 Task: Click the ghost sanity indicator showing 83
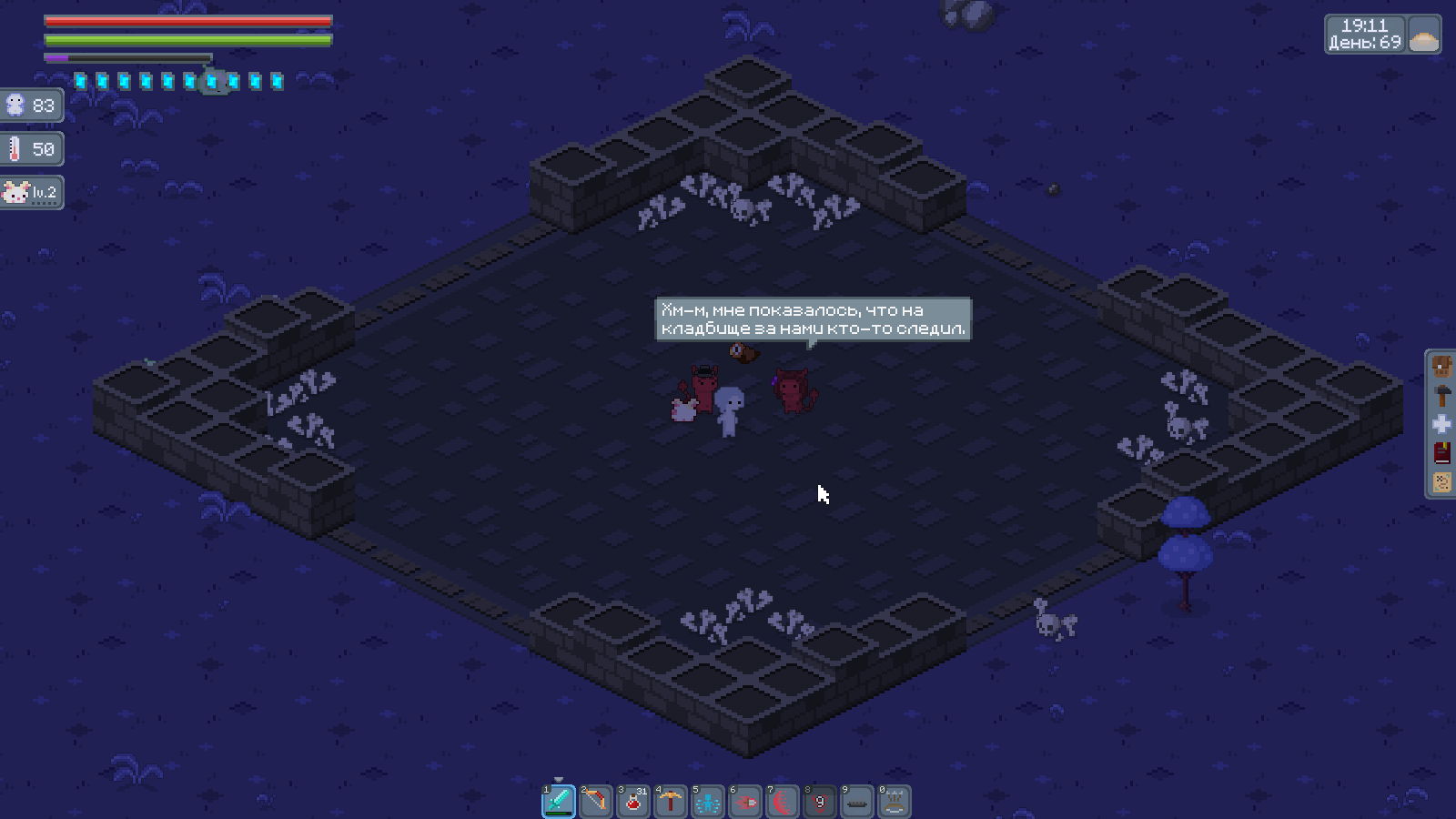[31, 106]
